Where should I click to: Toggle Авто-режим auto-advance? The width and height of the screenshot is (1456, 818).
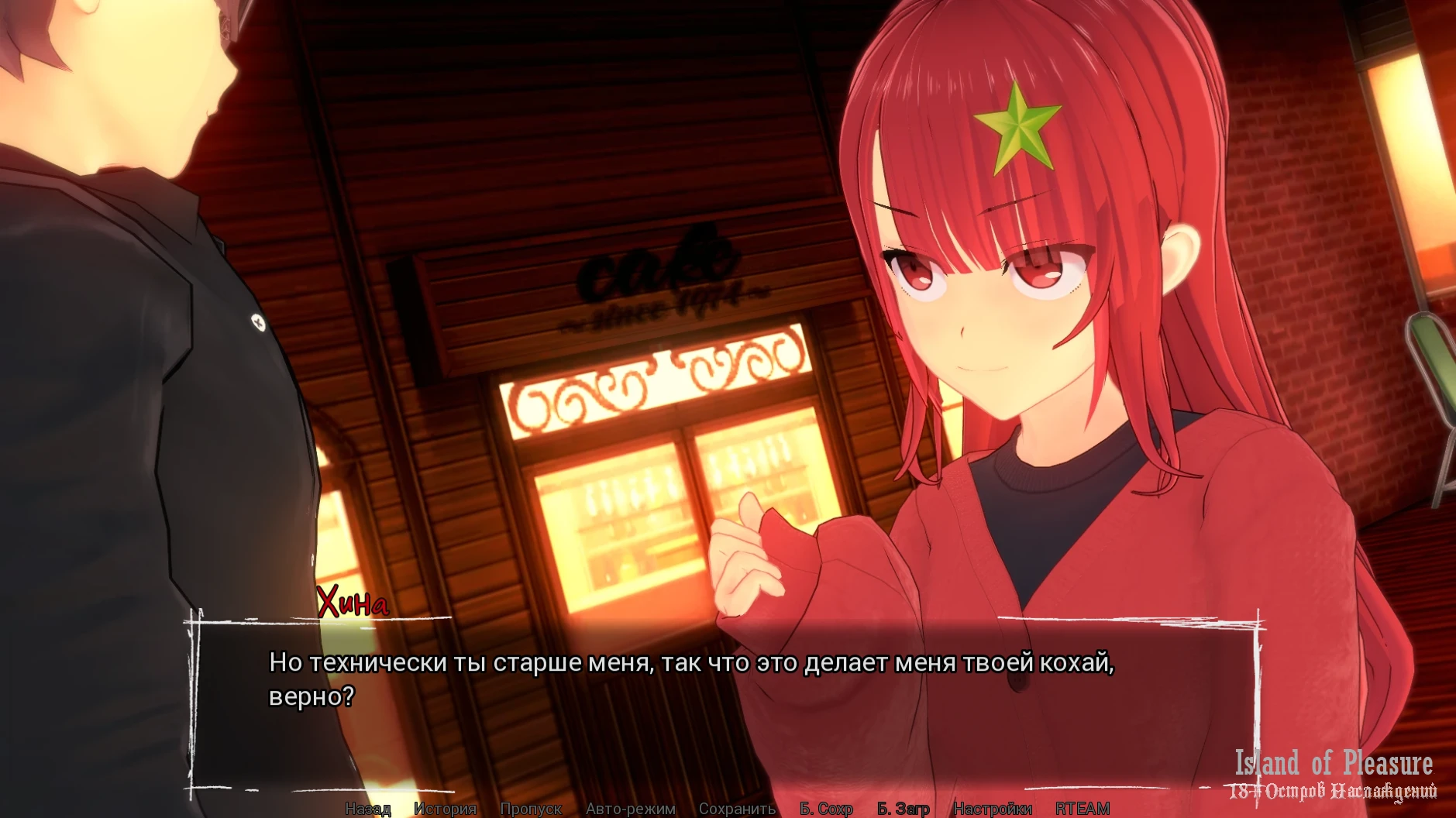630,809
